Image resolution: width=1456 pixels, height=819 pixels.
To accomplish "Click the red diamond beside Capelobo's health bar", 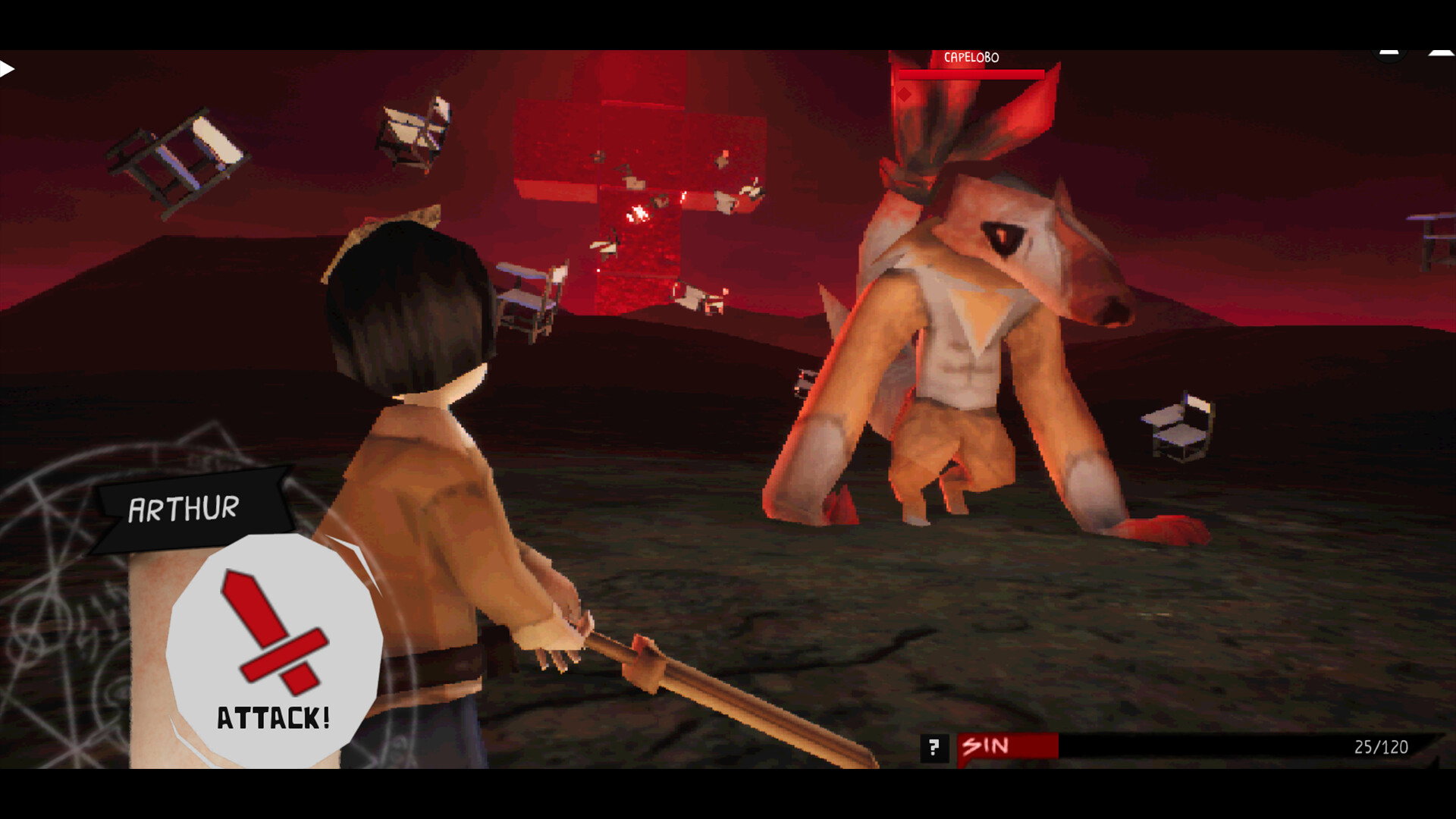I will tap(904, 94).
